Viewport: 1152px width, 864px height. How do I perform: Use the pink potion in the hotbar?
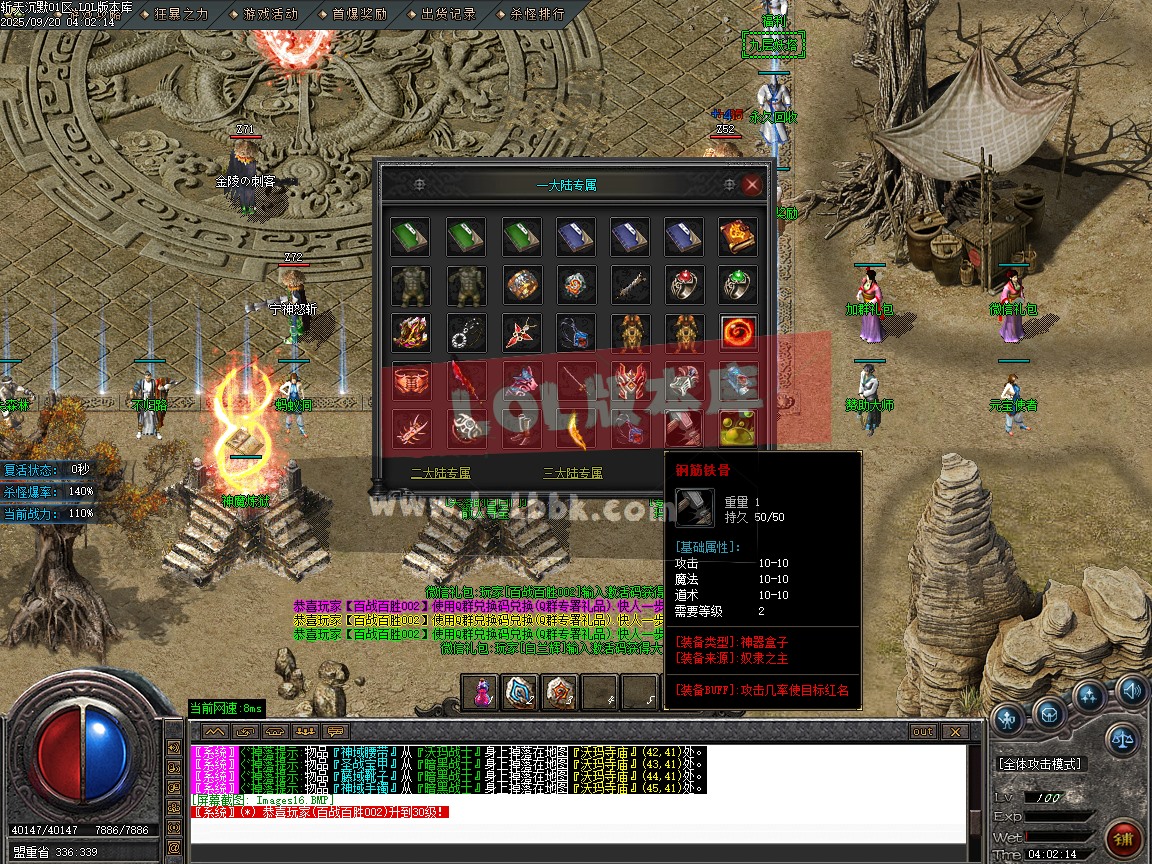(x=481, y=692)
